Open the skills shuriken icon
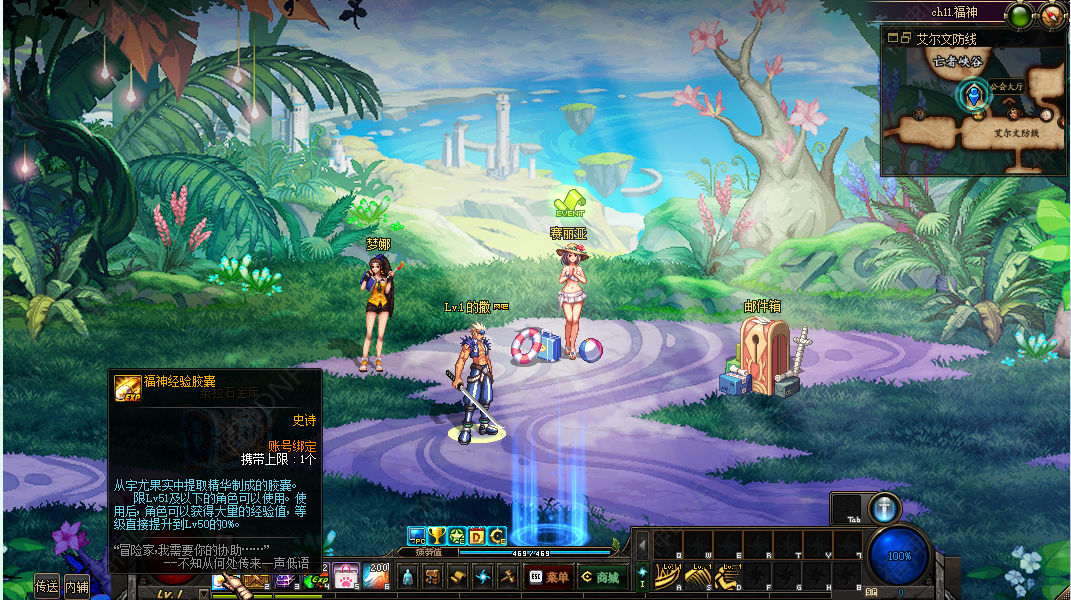The image size is (1071, 600). (482, 577)
